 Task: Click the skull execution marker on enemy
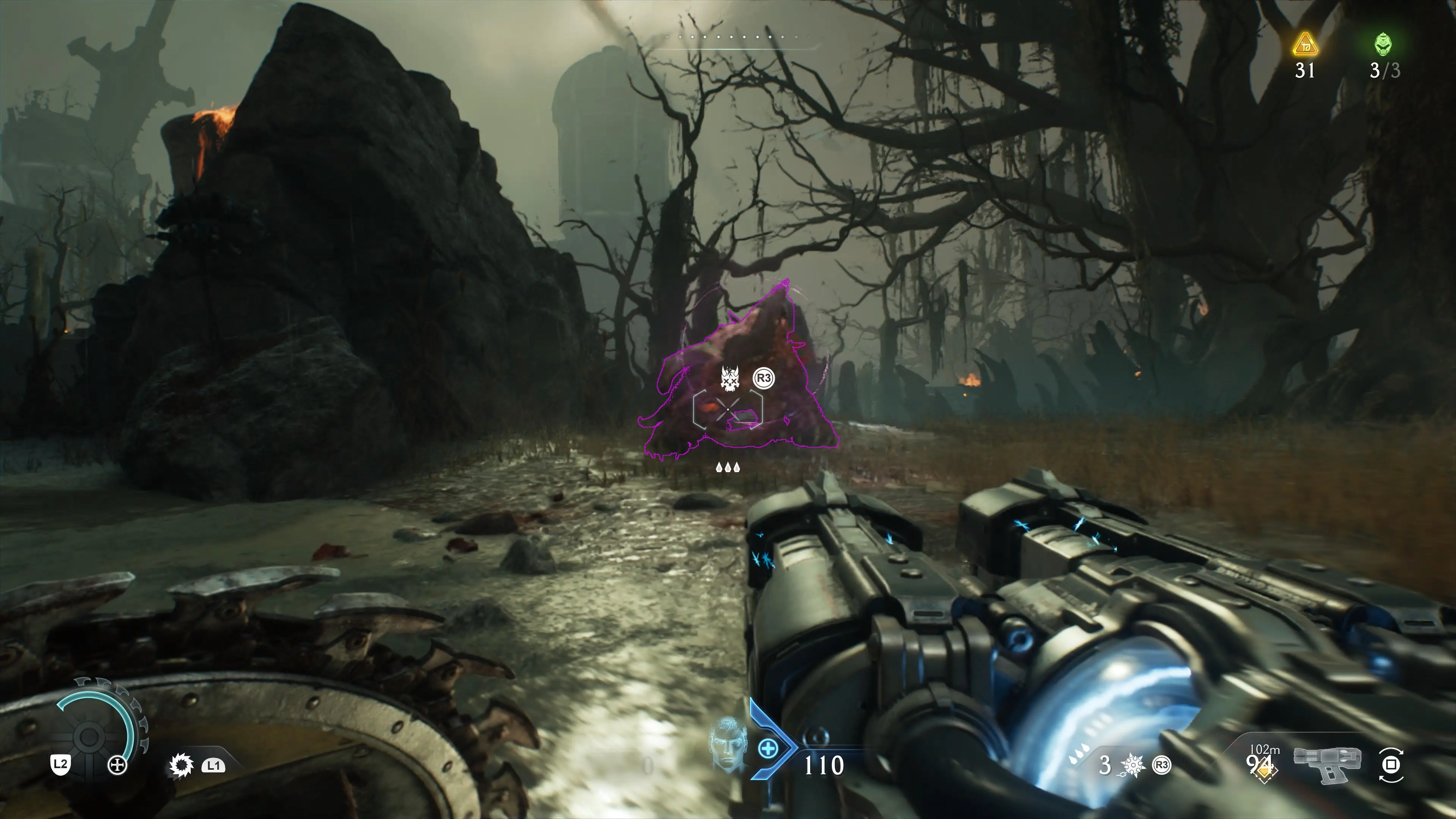[730, 378]
